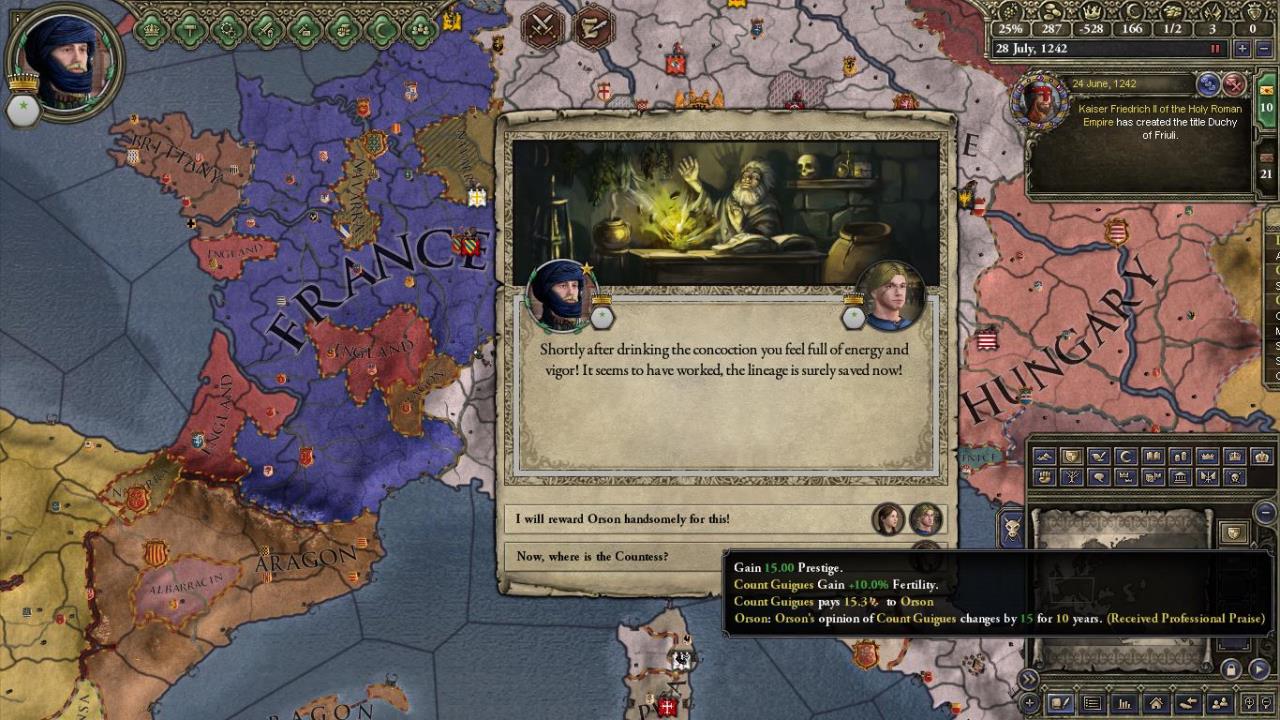Click the scroll and quill alert icon
The image size is (1280, 720).
pyautogui.click(x=595, y=25)
